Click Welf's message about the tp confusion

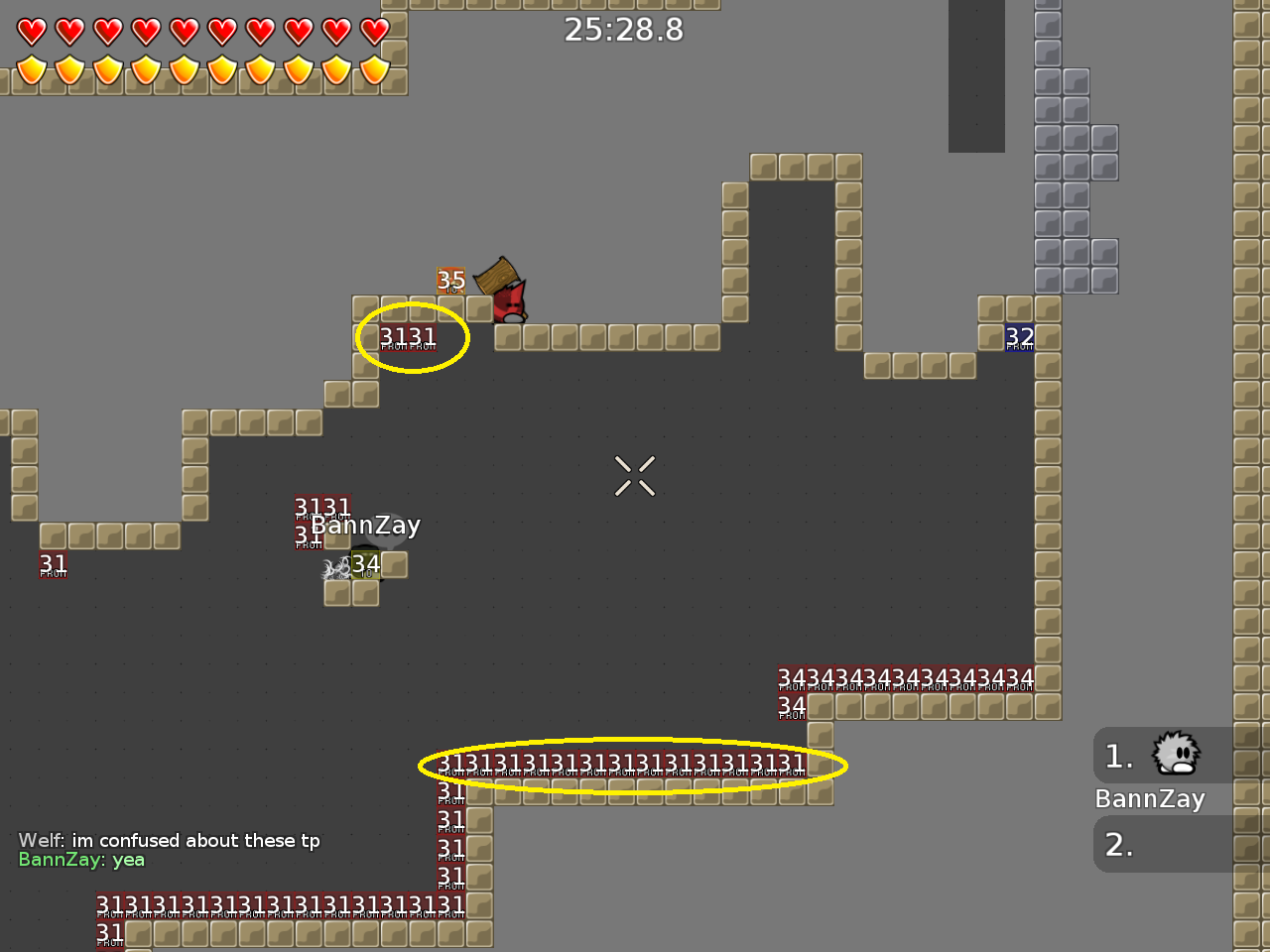[x=169, y=840]
